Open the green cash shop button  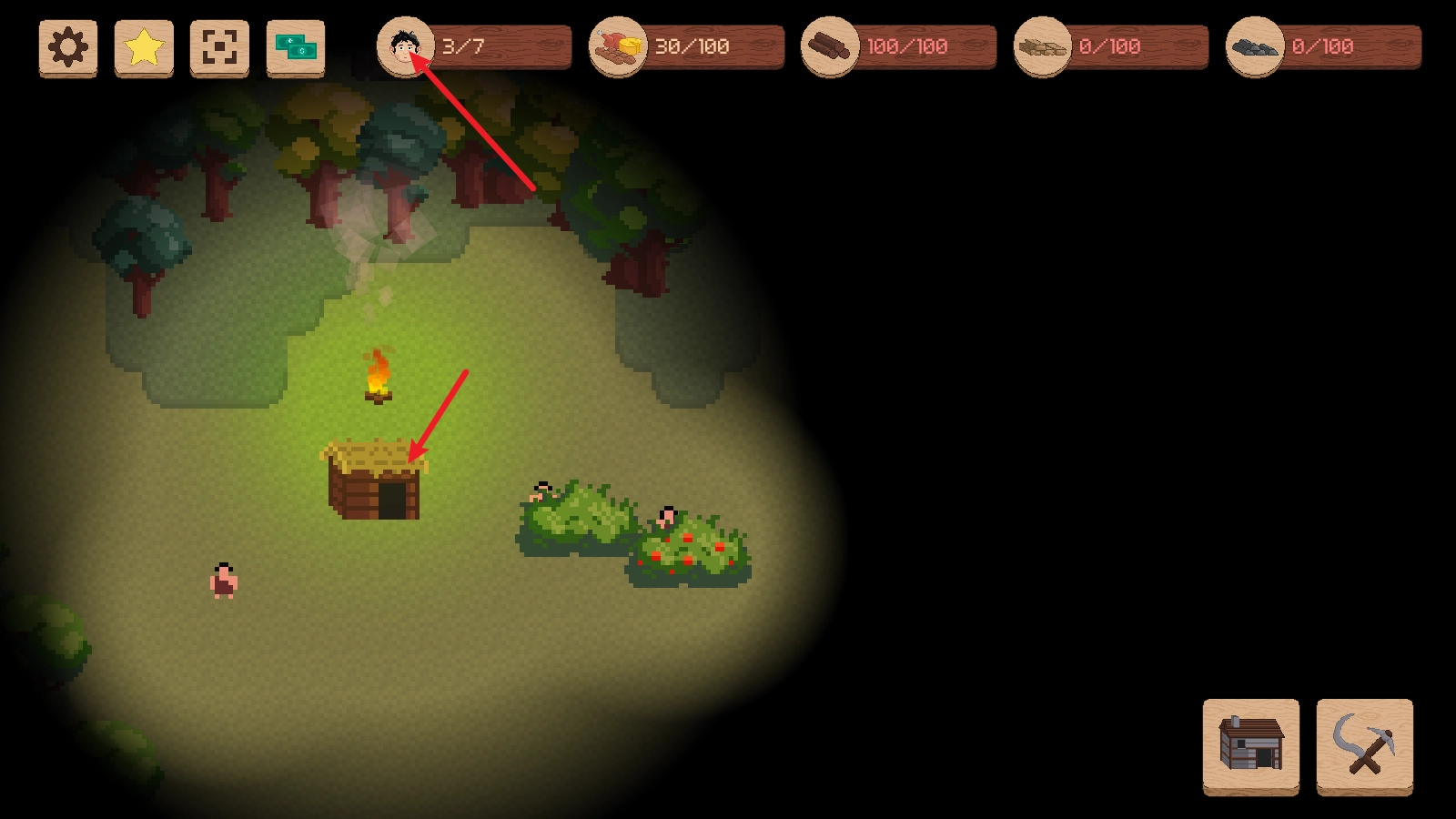(x=296, y=47)
